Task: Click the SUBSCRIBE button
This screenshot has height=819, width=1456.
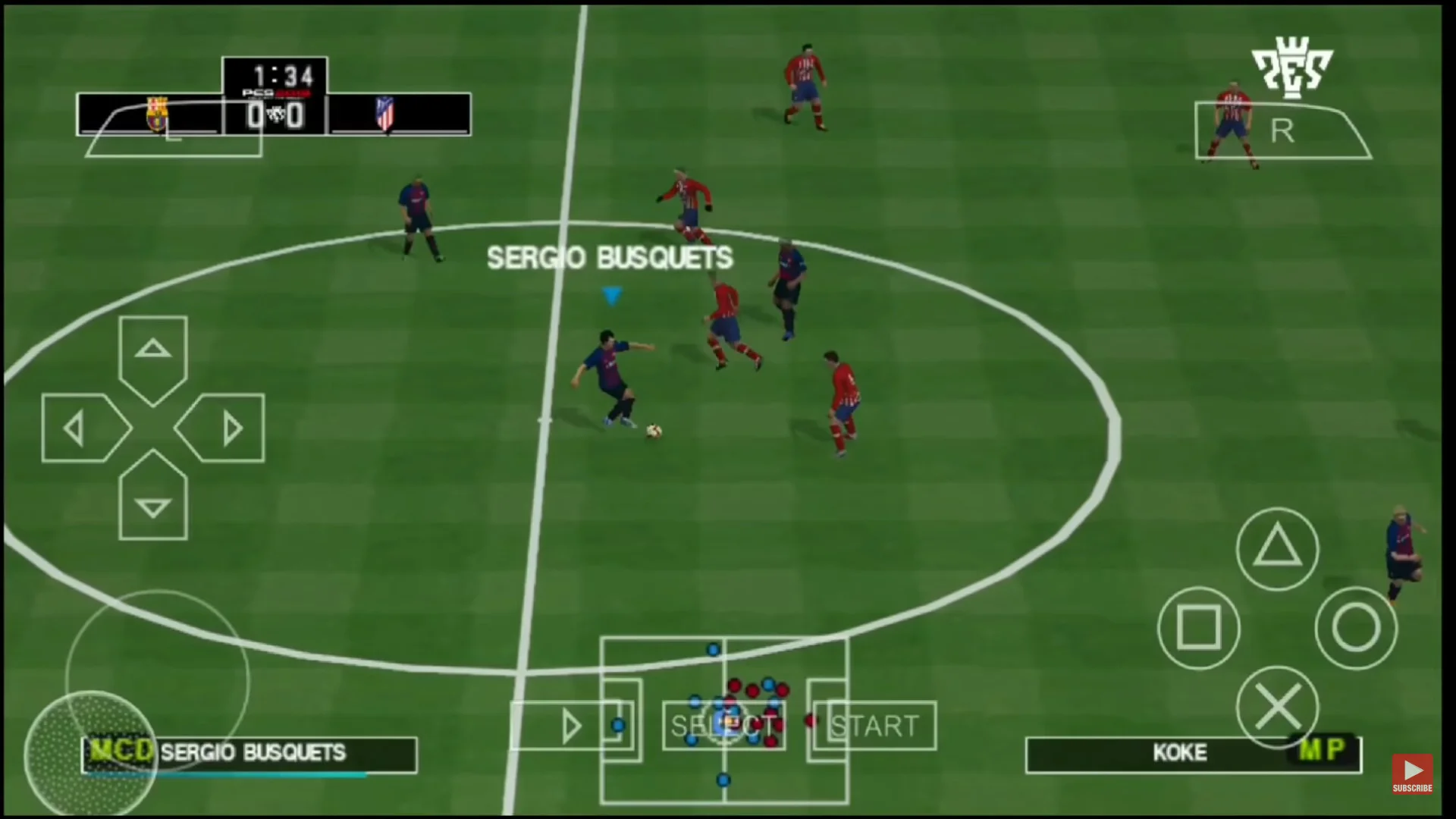Action: click(1412, 773)
